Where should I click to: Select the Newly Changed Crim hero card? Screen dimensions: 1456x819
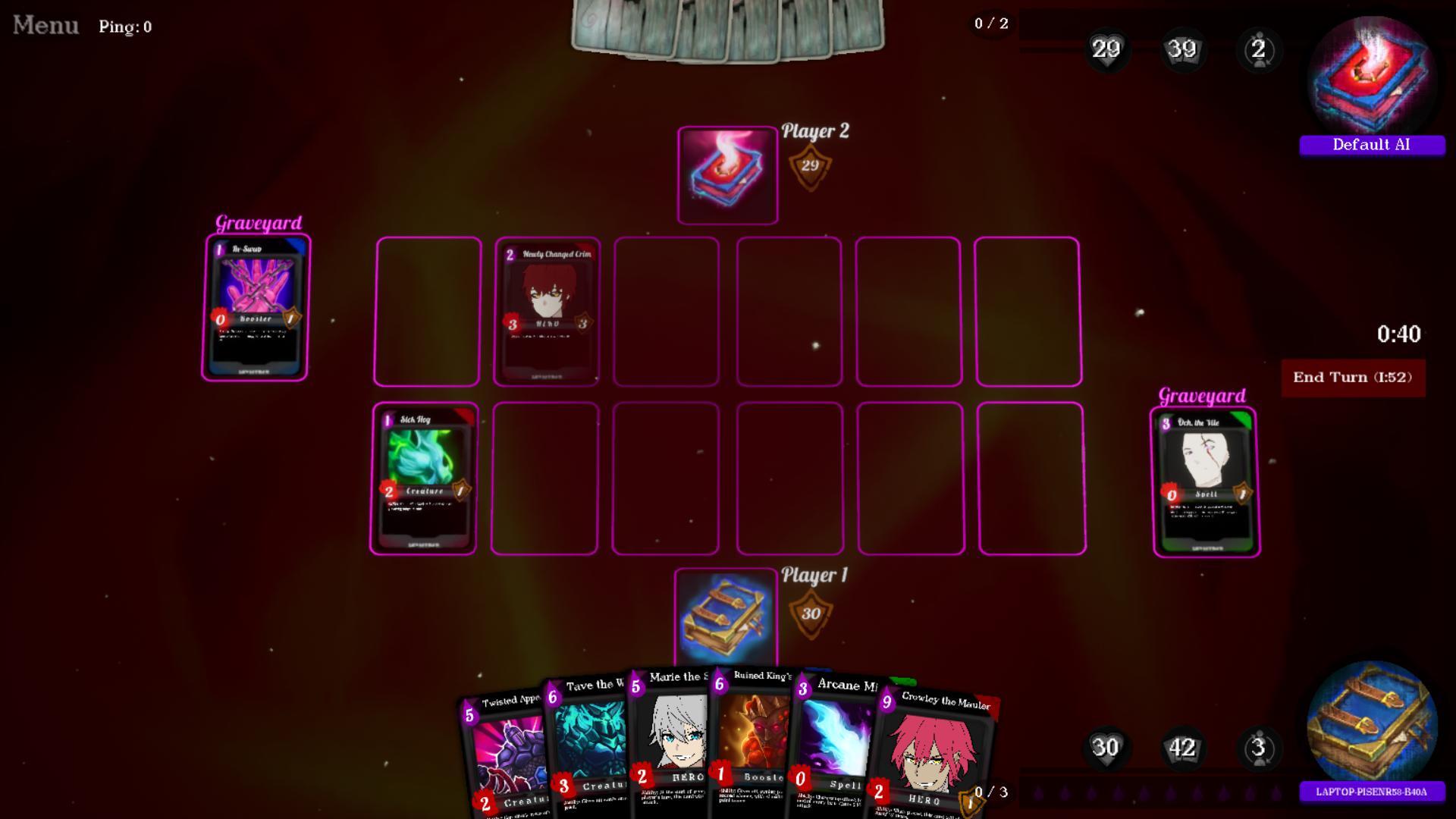click(x=547, y=311)
